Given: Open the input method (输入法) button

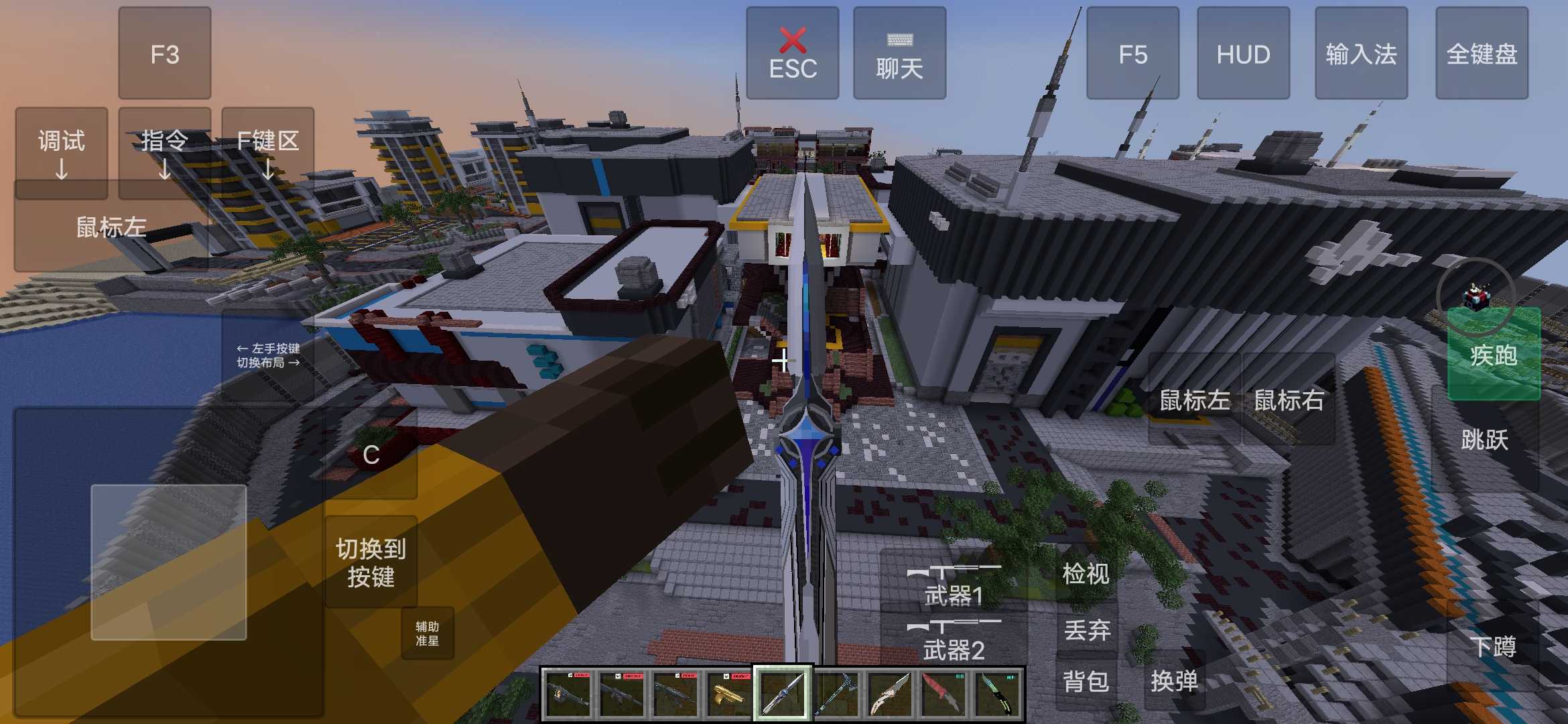Looking at the screenshot, I should (1361, 54).
